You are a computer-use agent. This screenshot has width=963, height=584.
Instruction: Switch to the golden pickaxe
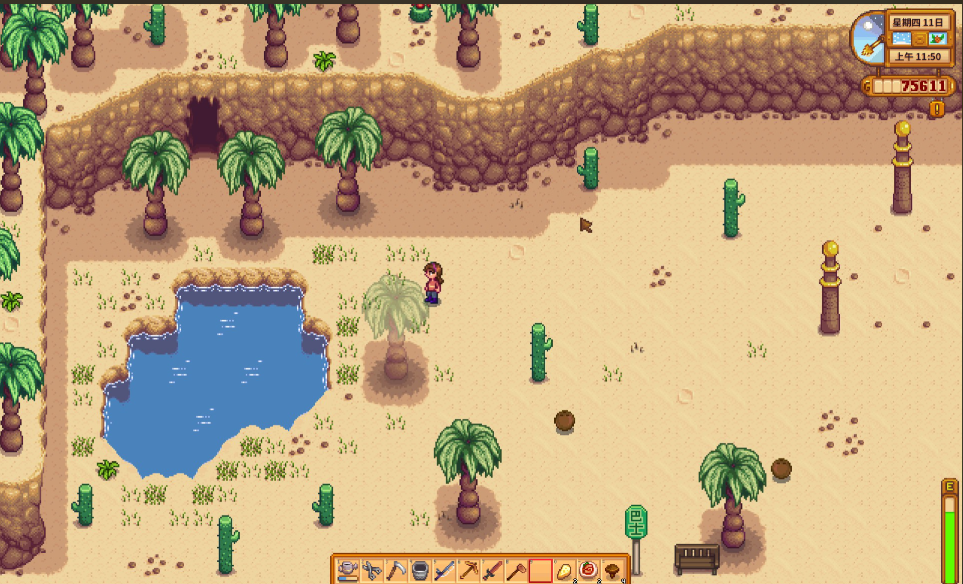pyautogui.click(x=468, y=571)
